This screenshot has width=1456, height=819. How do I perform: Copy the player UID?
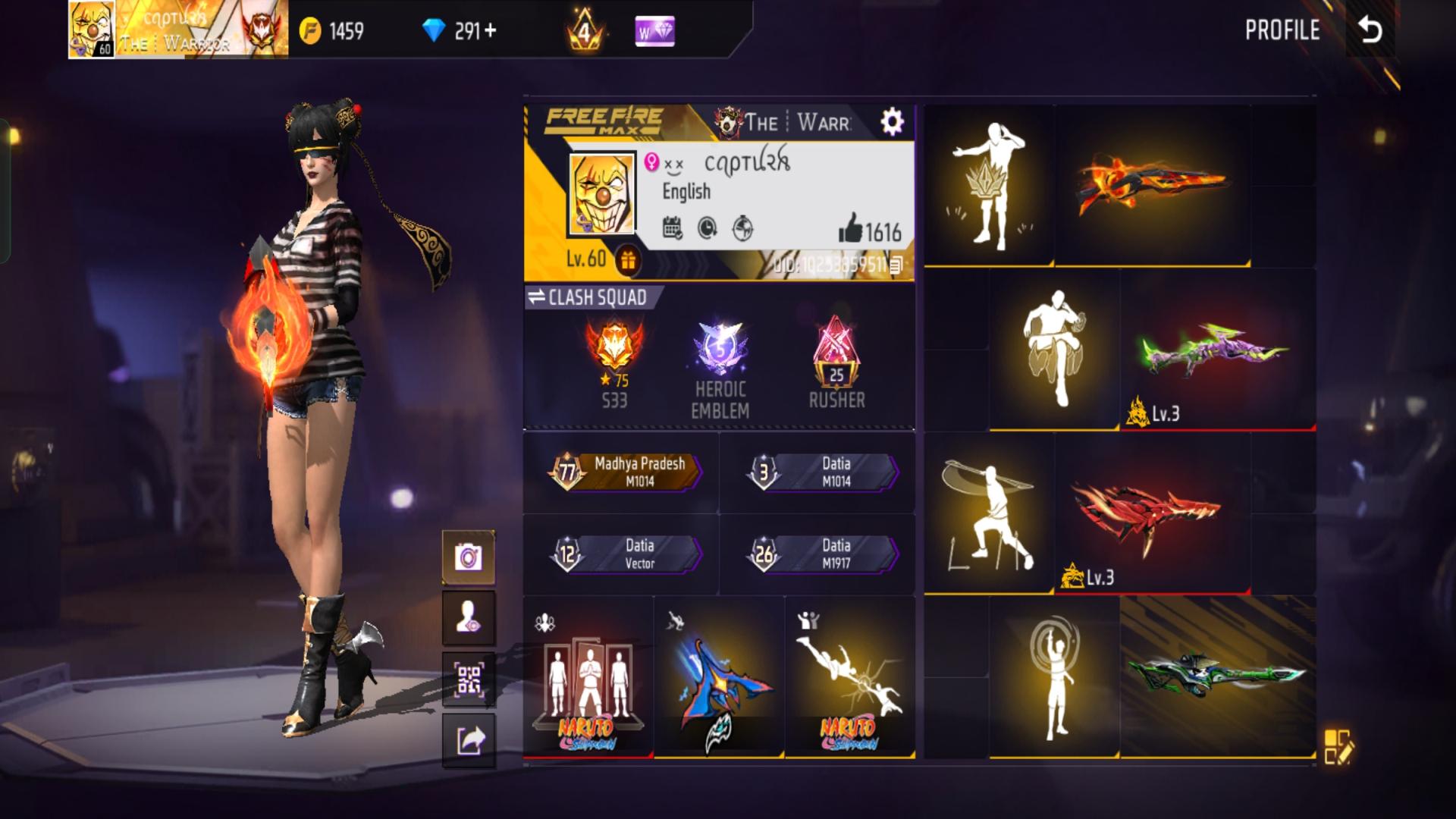tap(896, 265)
